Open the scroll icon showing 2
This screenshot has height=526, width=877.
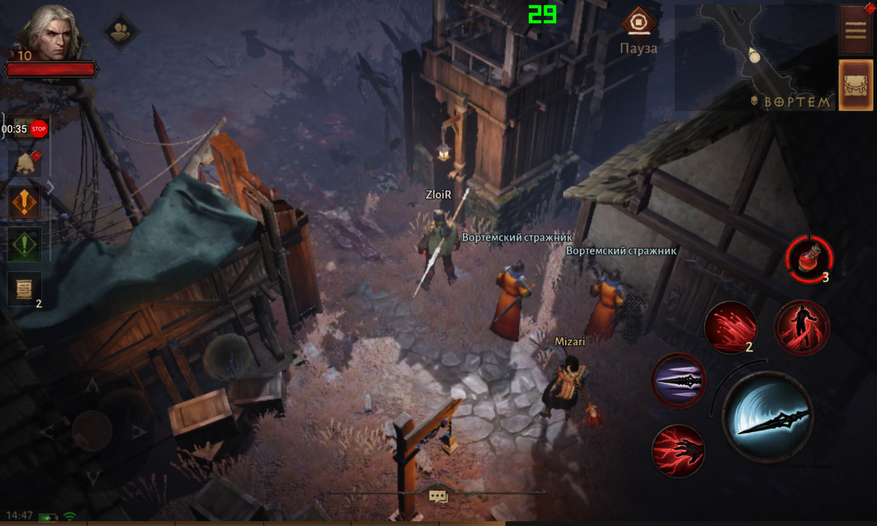(x=25, y=289)
